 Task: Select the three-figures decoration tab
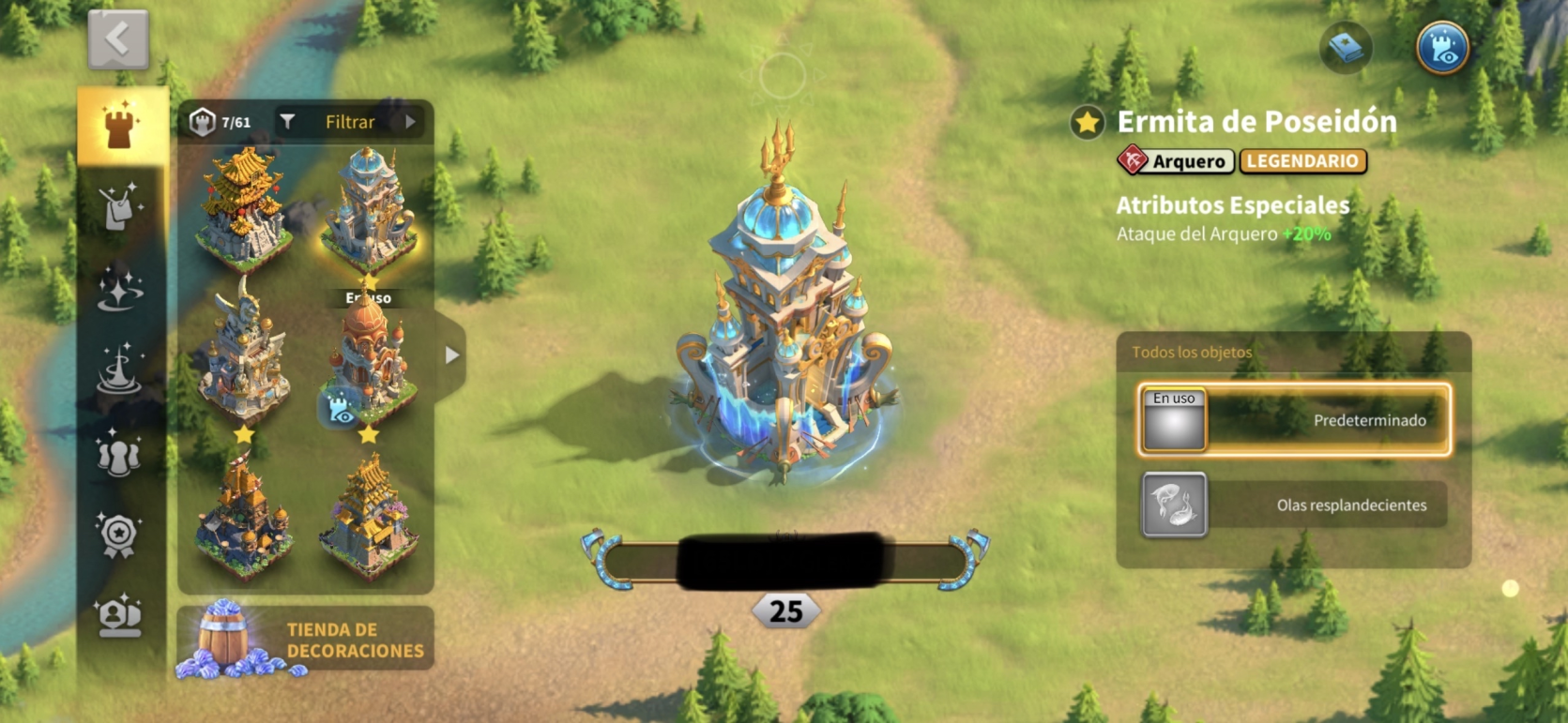pyautogui.click(x=119, y=453)
